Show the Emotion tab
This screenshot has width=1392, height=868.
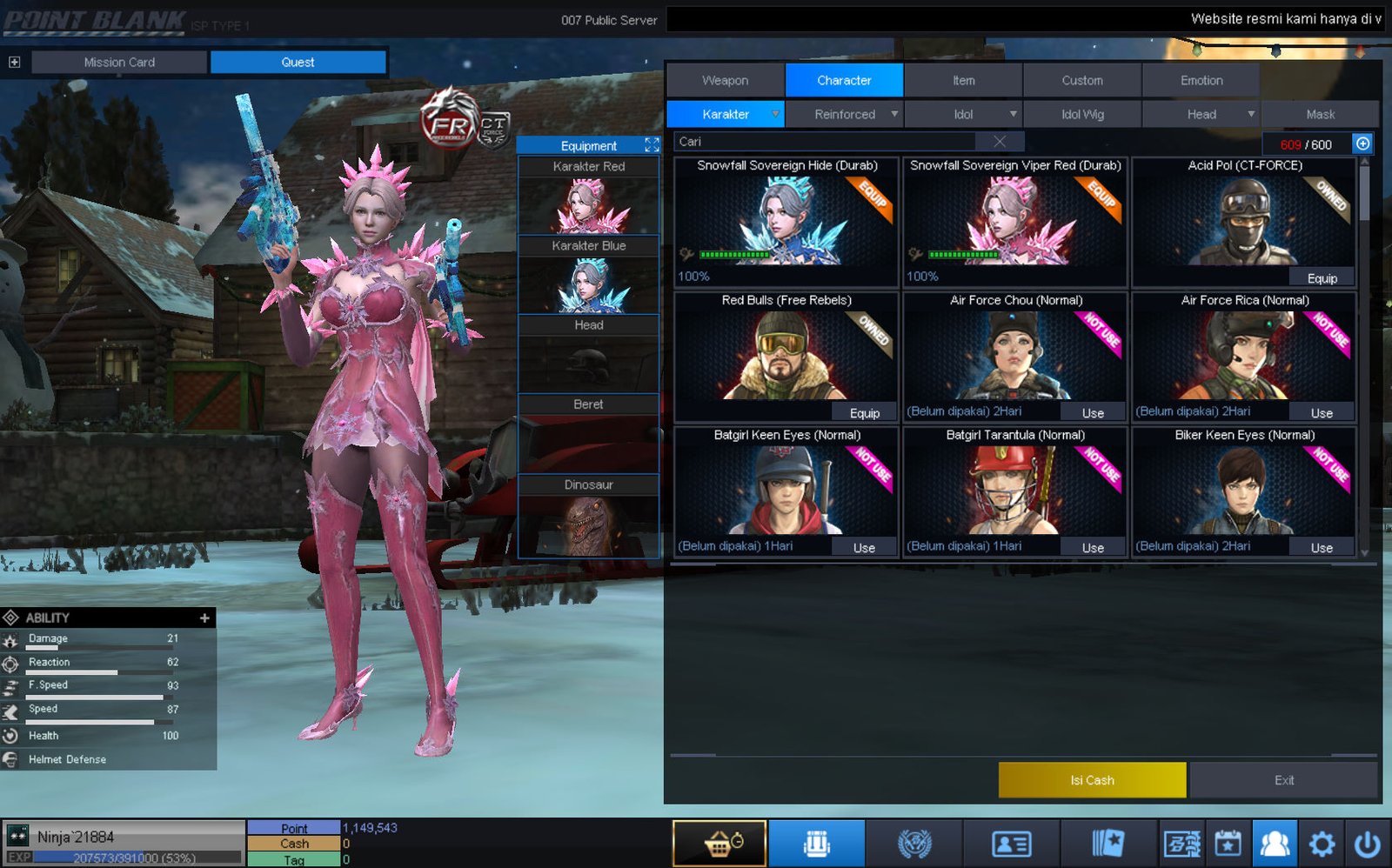1201,80
